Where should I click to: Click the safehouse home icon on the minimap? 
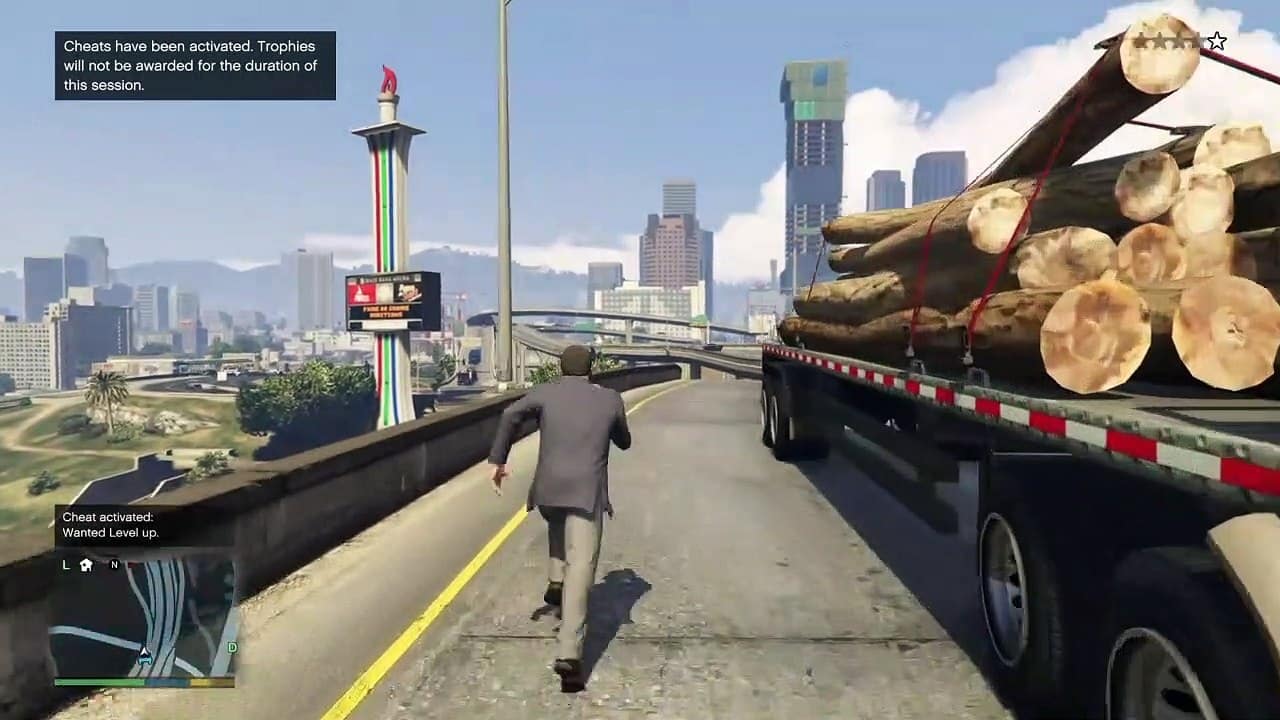click(x=84, y=564)
